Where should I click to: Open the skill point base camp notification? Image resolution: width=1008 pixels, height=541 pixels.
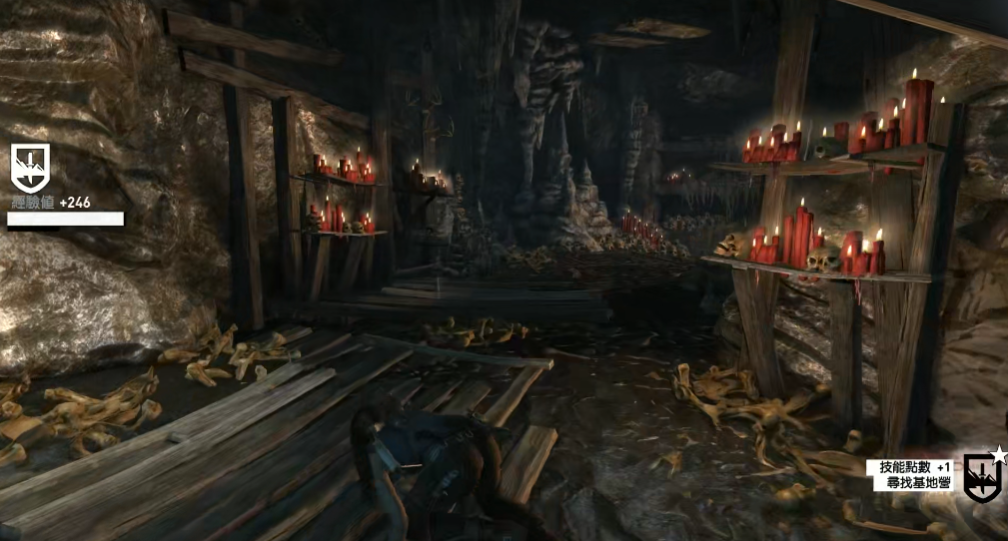point(914,475)
